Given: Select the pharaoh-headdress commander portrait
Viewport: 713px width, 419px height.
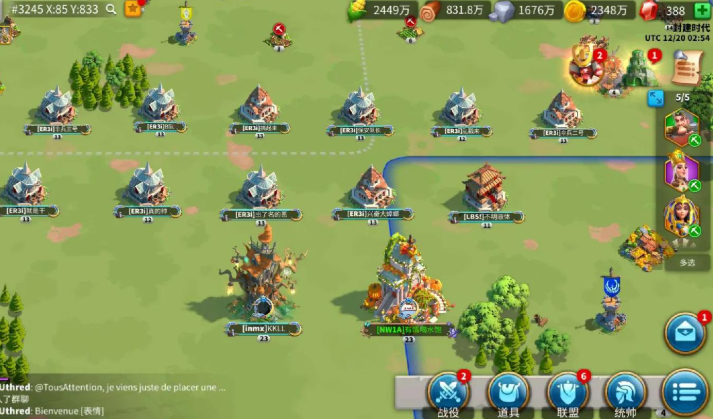Looking at the screenshot, I should 681,216.
